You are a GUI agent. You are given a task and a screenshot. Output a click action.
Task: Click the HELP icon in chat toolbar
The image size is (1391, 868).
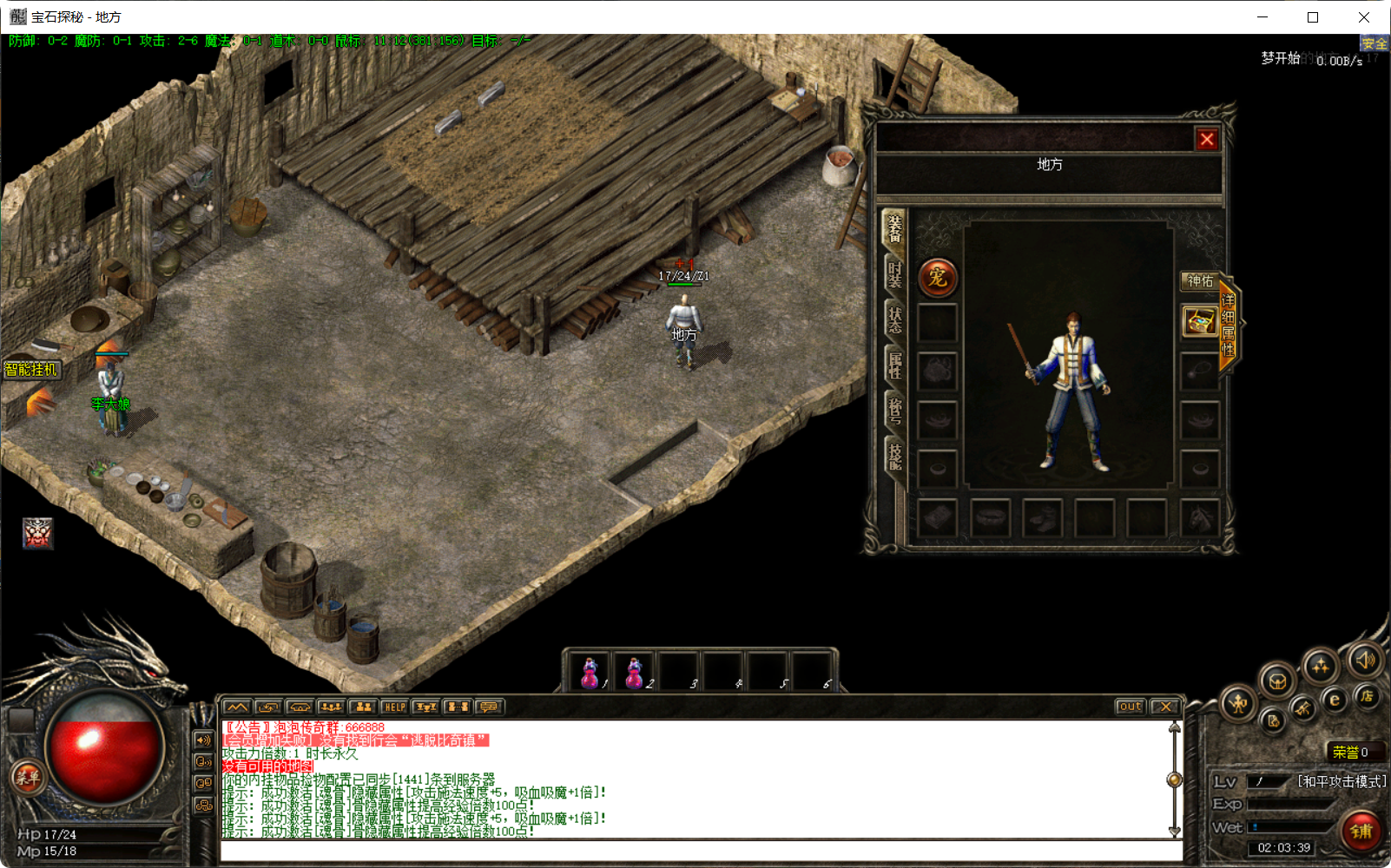[395, 707]
